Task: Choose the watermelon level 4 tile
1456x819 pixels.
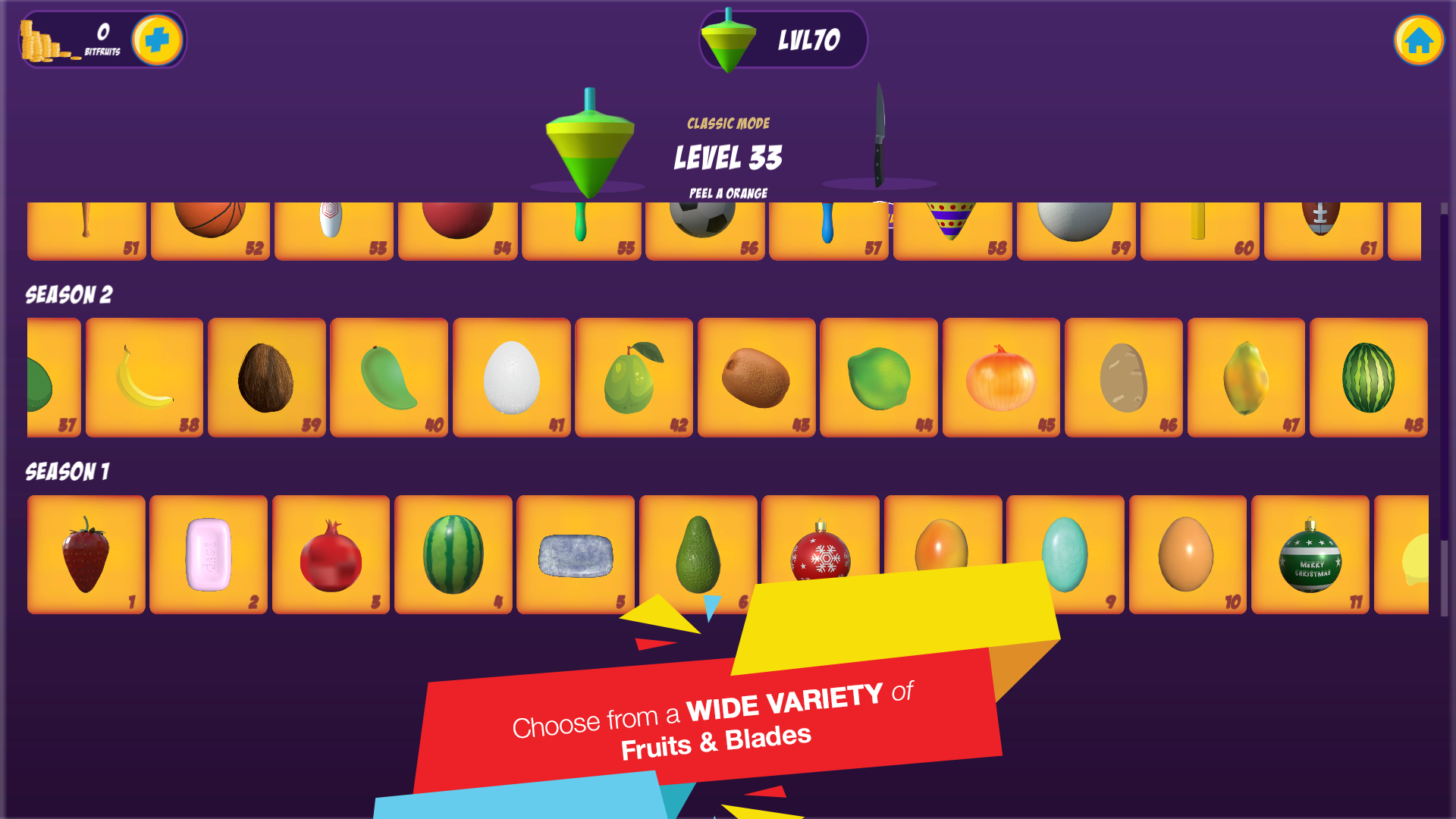Action: [x=453, y=554]
